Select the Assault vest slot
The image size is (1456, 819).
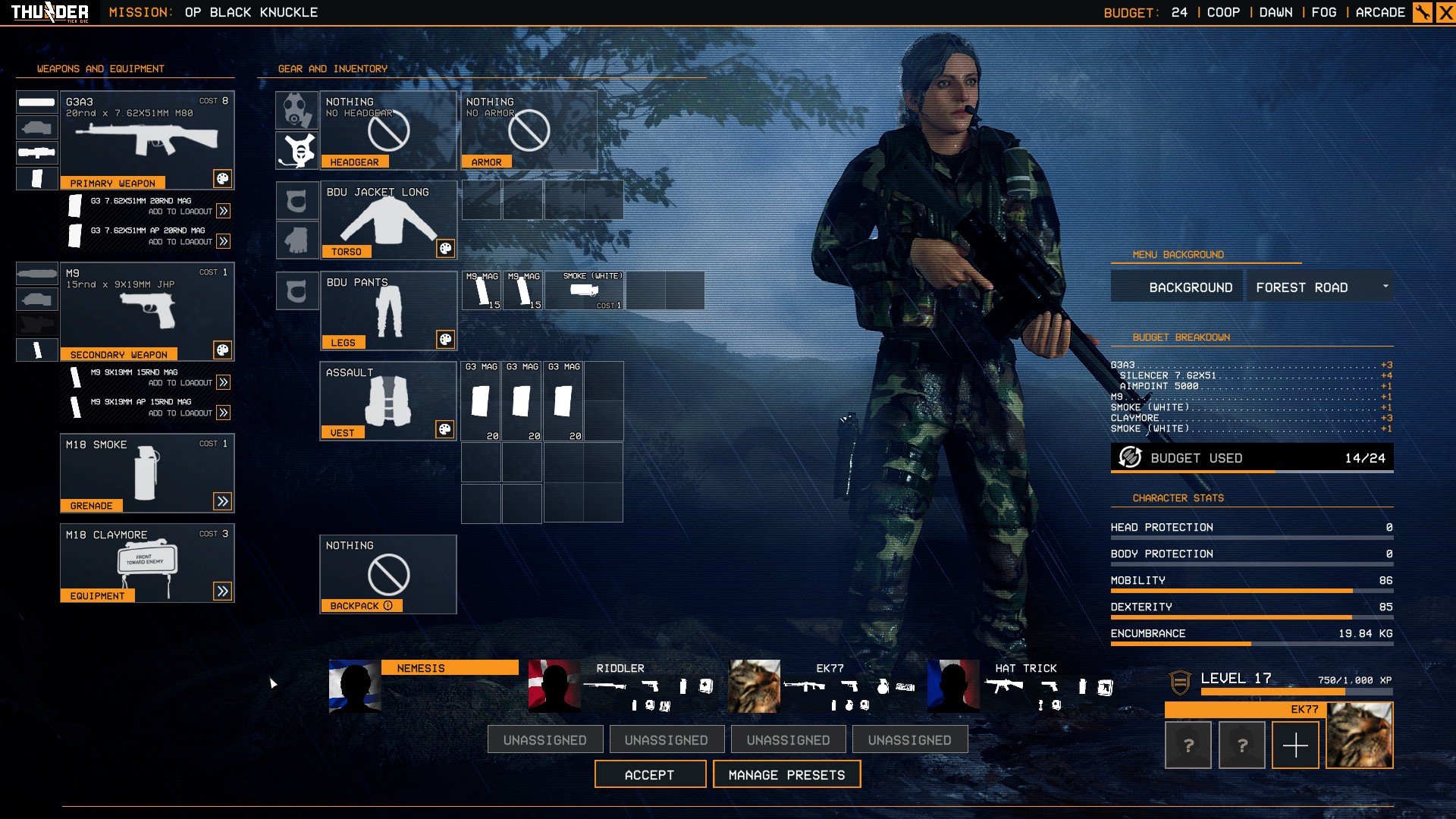pos(388,400)
